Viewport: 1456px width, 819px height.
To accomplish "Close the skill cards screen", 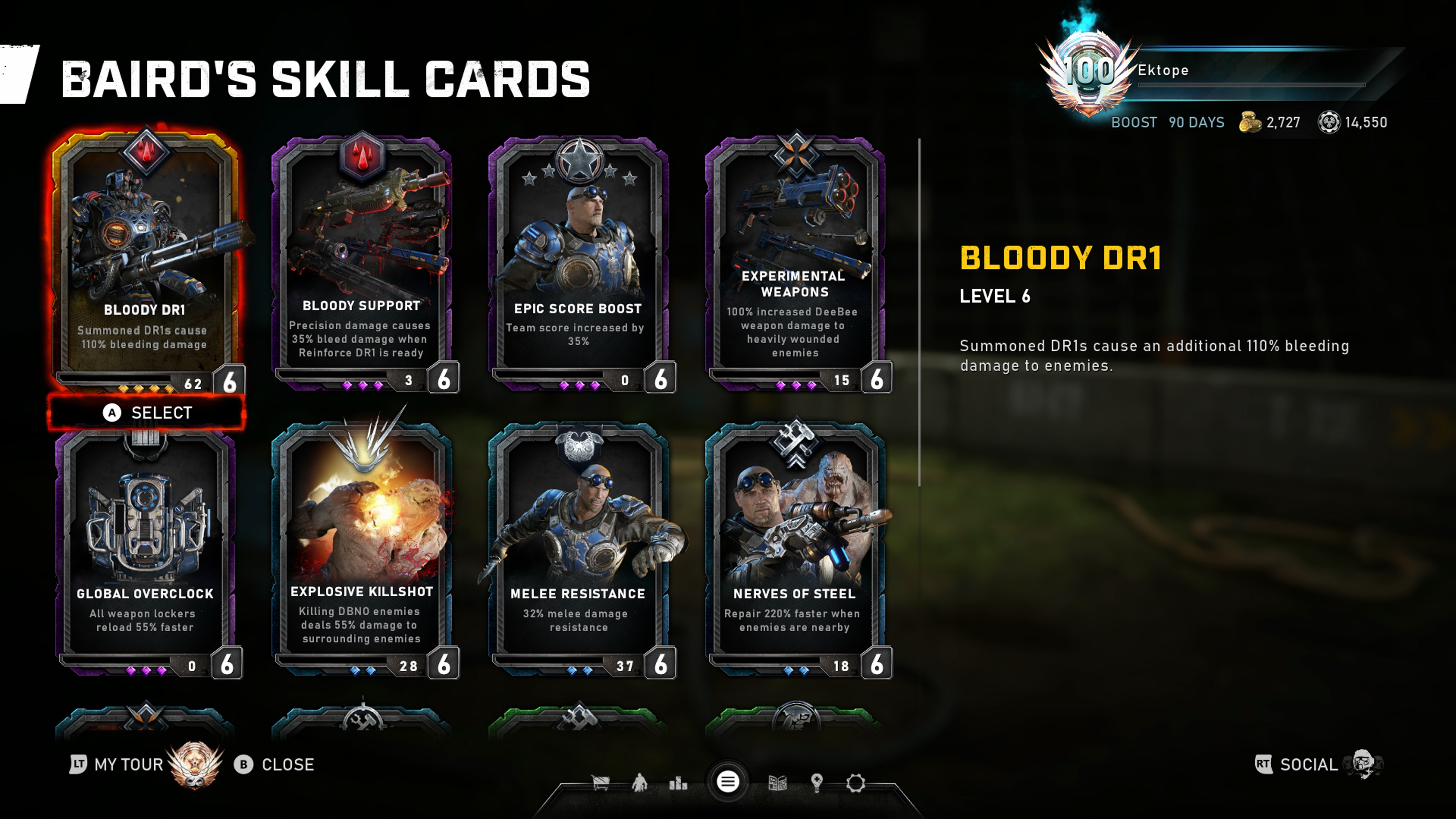I will pyautogui.click(x=275, y=765).
